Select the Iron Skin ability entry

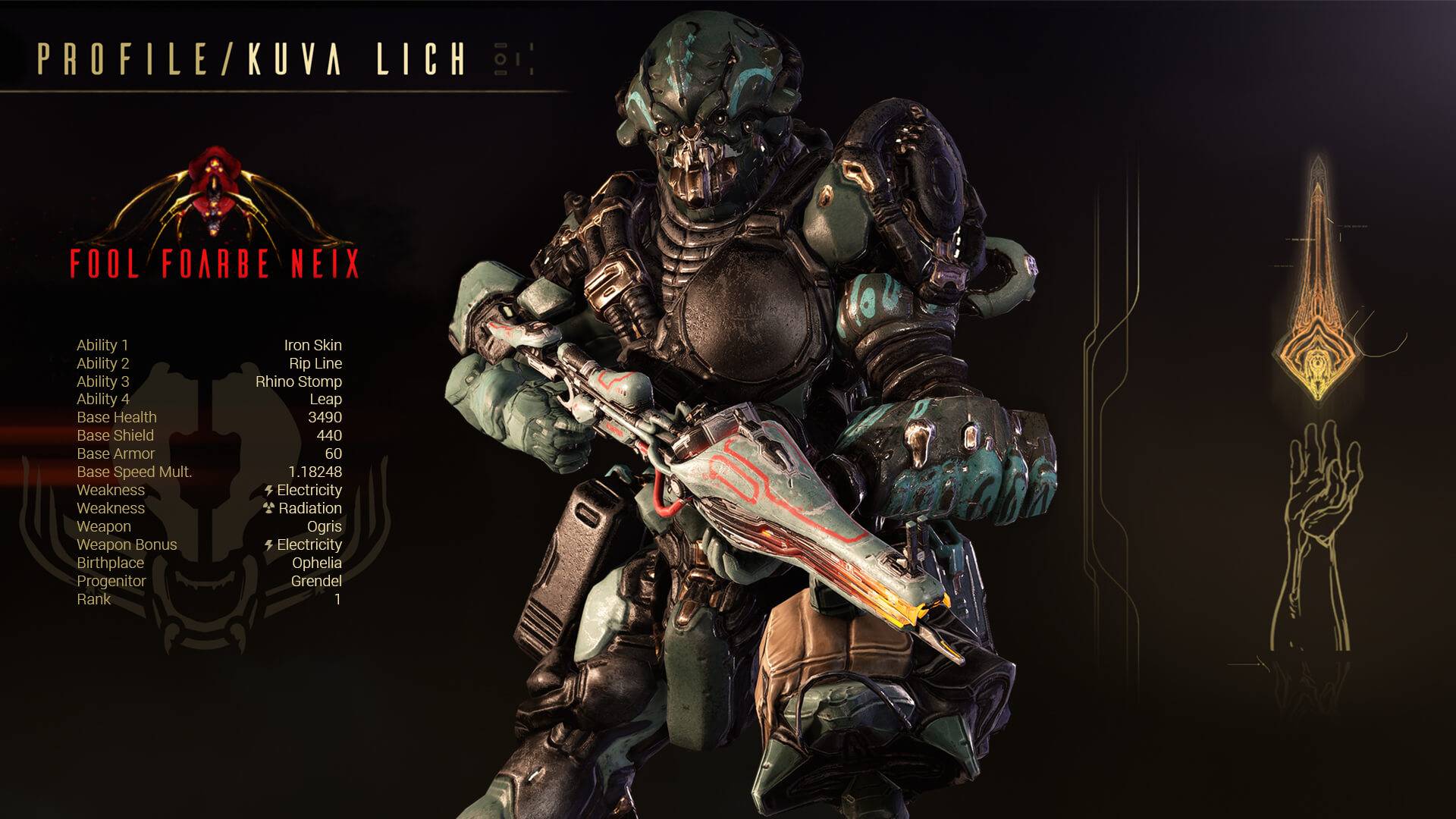click(313, 344)
